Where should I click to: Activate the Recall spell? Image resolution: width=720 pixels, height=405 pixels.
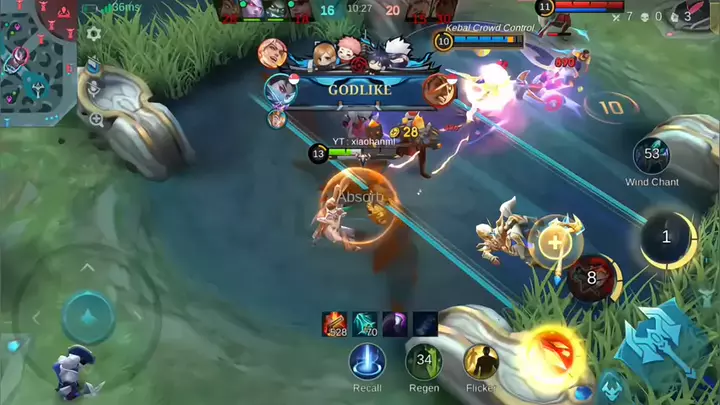[x=367, y=361]
